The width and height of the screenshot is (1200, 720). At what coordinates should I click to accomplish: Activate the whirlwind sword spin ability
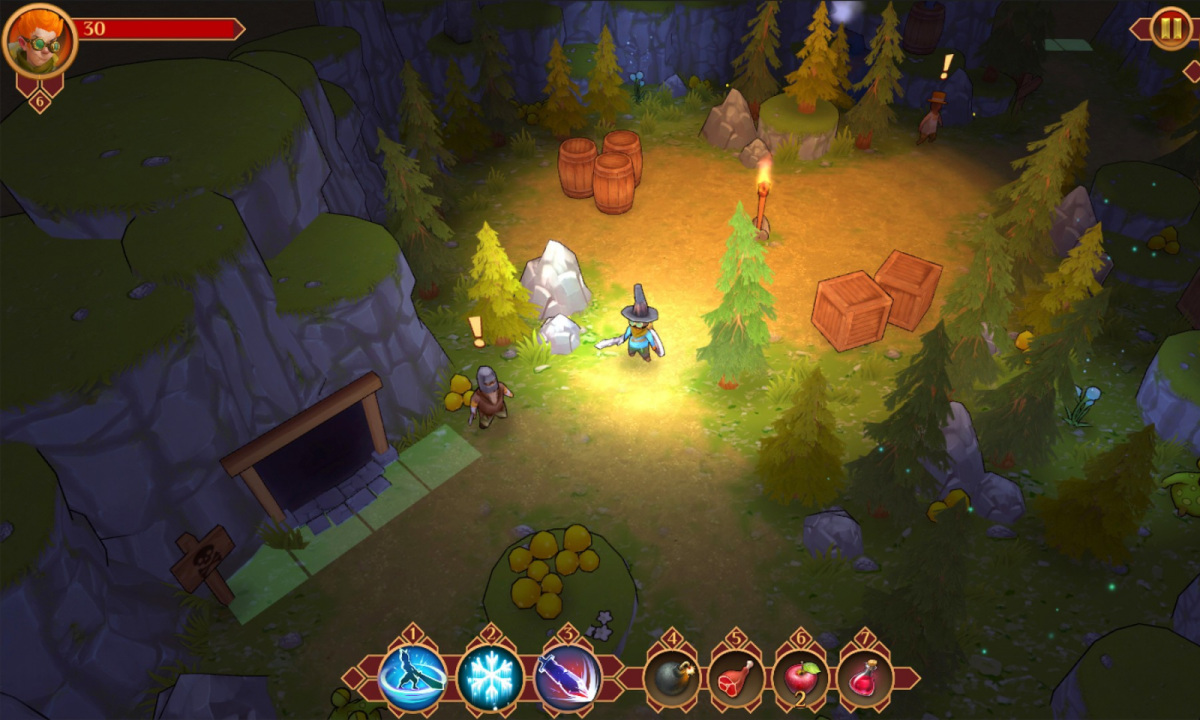click(413, 677)
